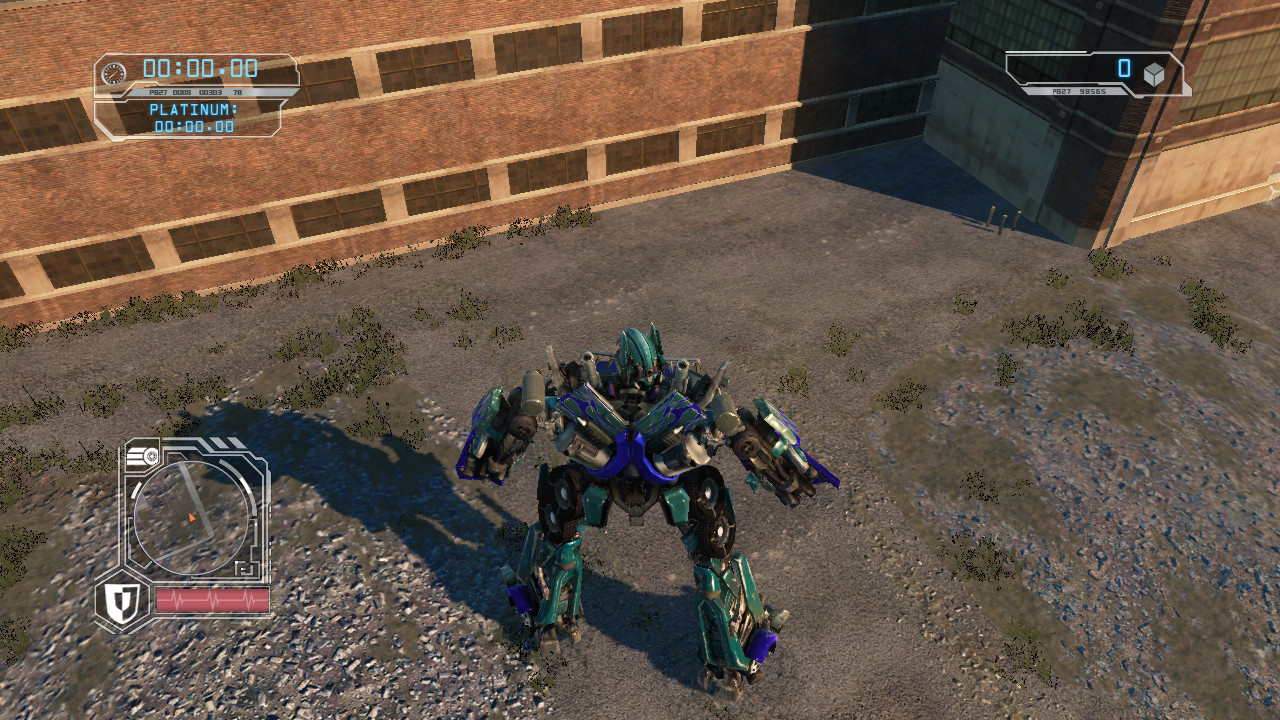The image size is (1280, 720).
Task: Click the objective bracket marker on the minimap
Action: click(x=244, y=568)
